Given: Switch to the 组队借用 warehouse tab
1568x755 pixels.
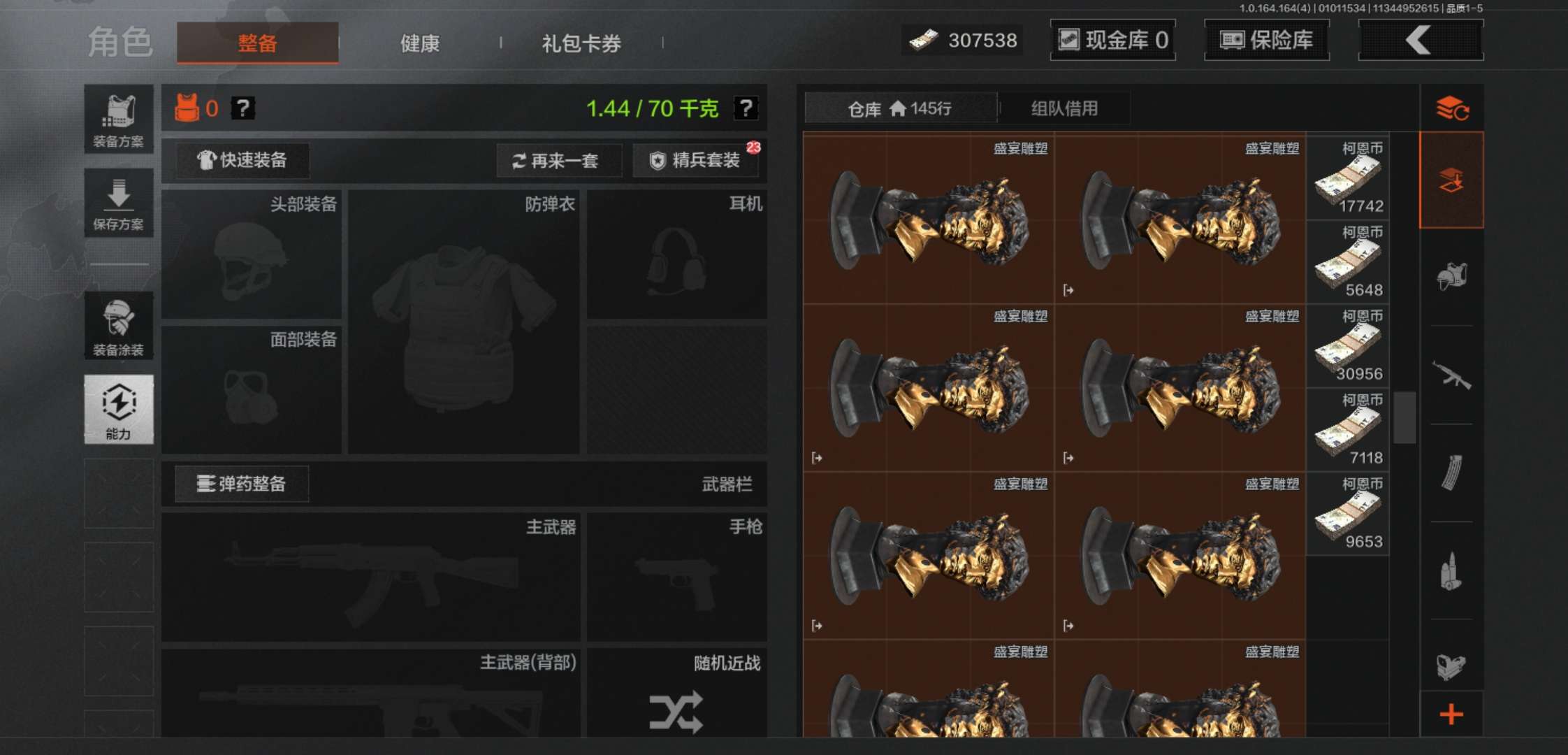Looking at the screenshot, I should tap(1065, 108).
